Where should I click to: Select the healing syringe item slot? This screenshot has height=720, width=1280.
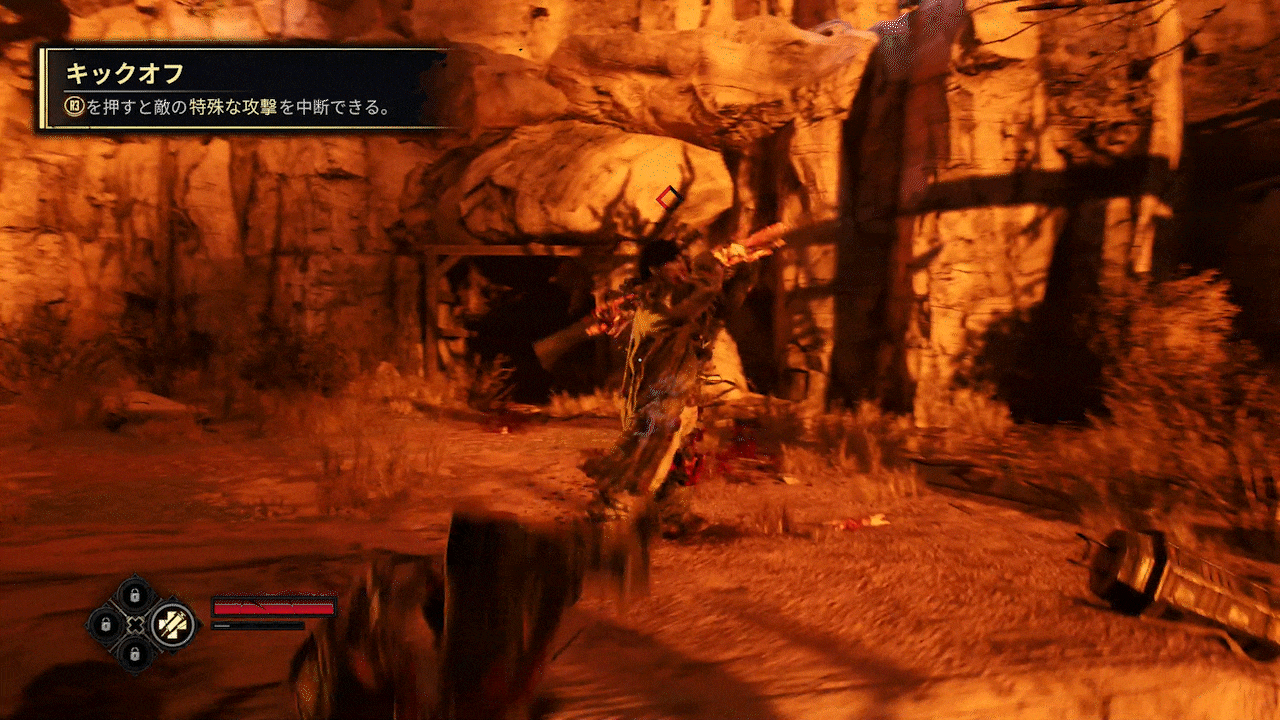click(x=174, y=624)
